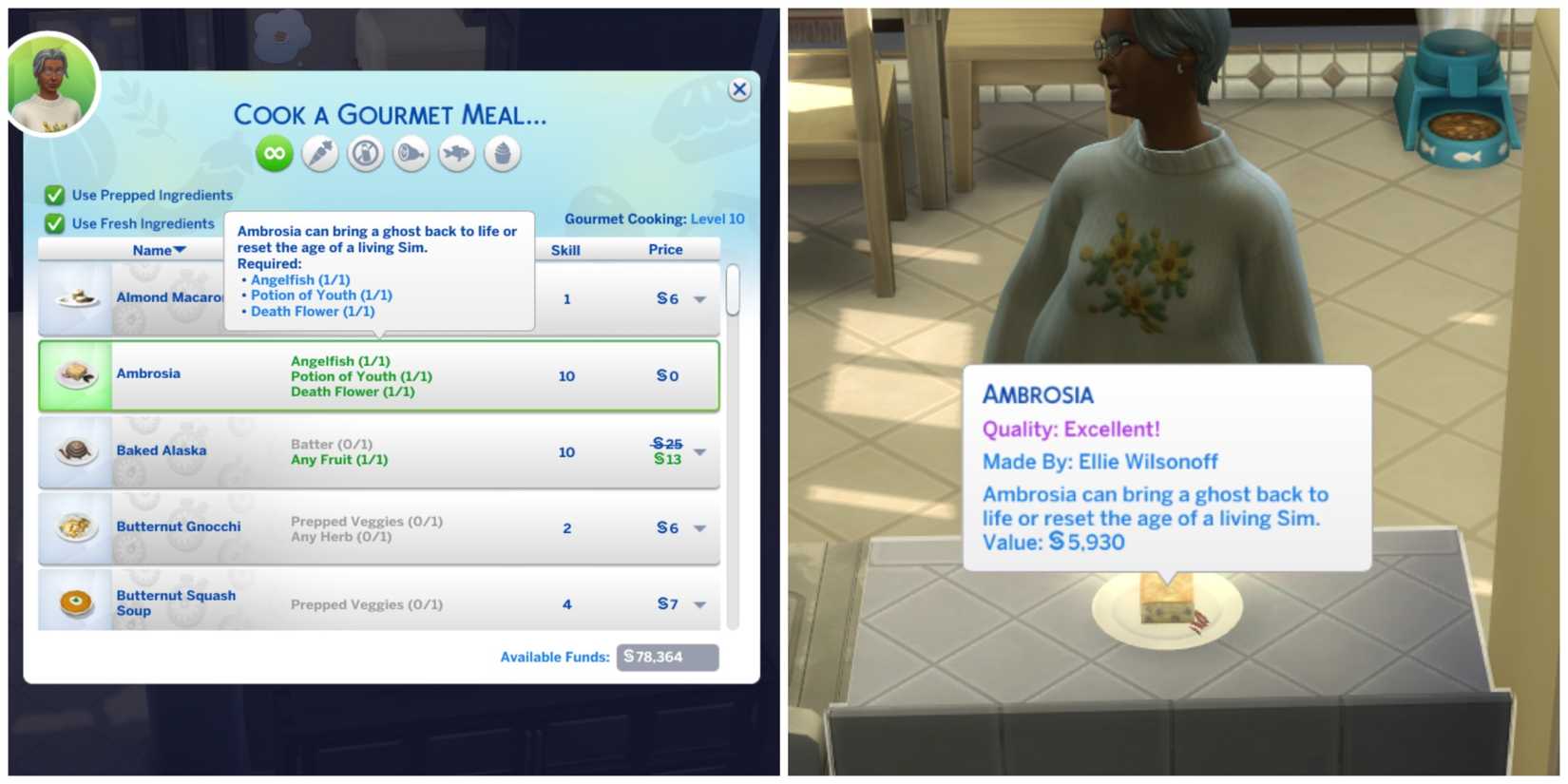Select the Baked Alaska dish icon
This screenshot has height=784, width=1568.
76,450
